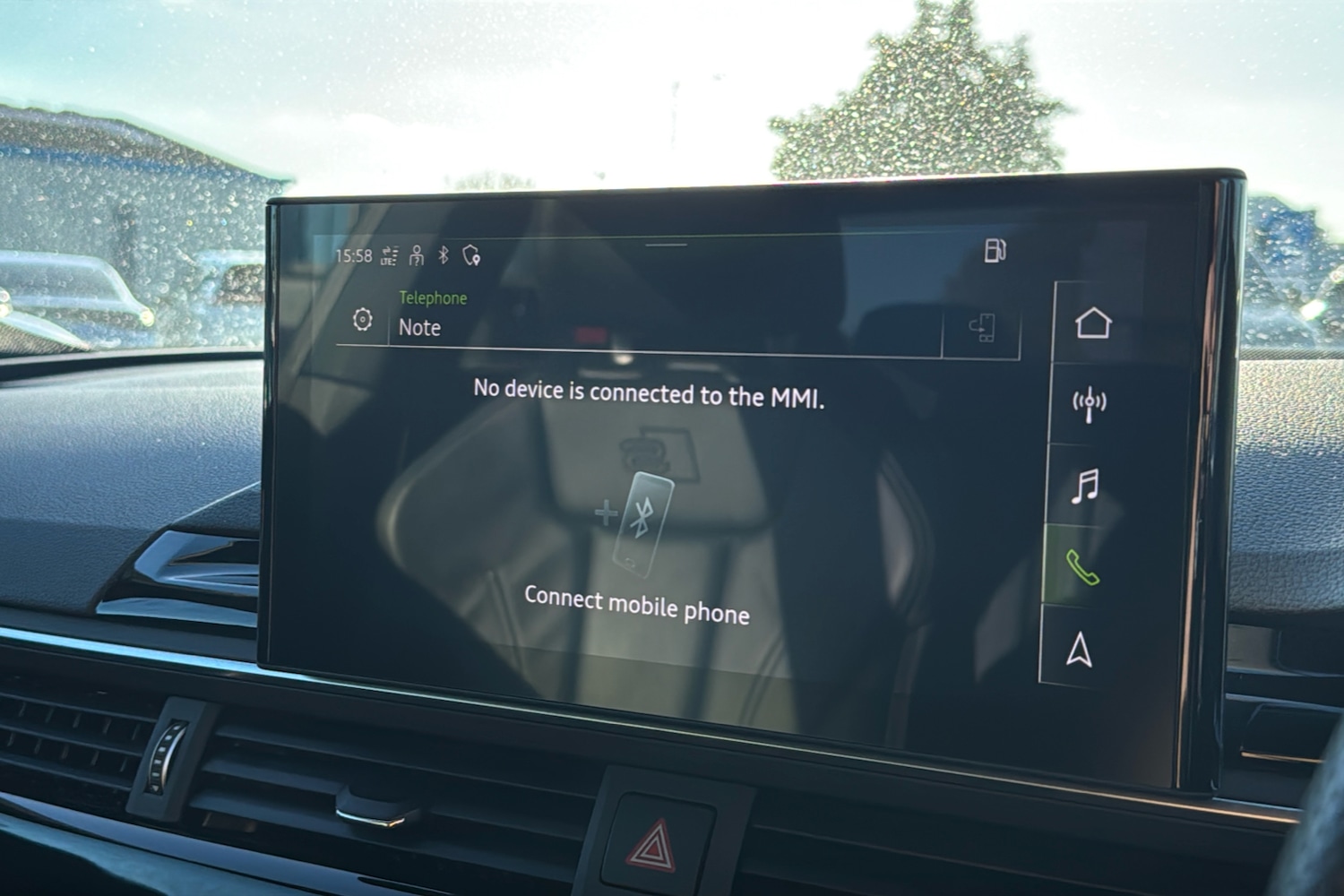Select the Telephone tab label
The height and width of the screenshot is (896, 1344).
(432, 298)
